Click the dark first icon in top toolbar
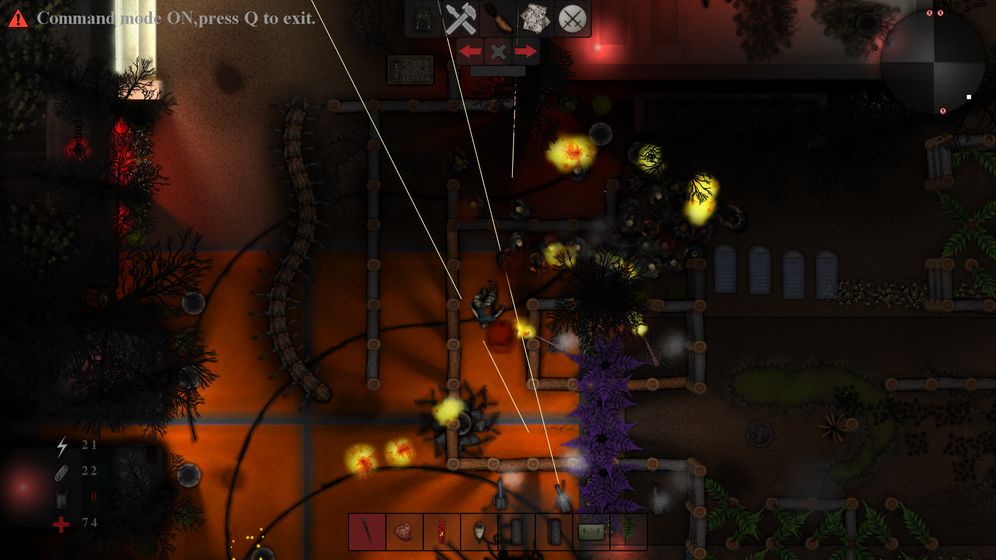Image resolution: width=996 pixels, height=560 pixels. (x=424, y=18)
